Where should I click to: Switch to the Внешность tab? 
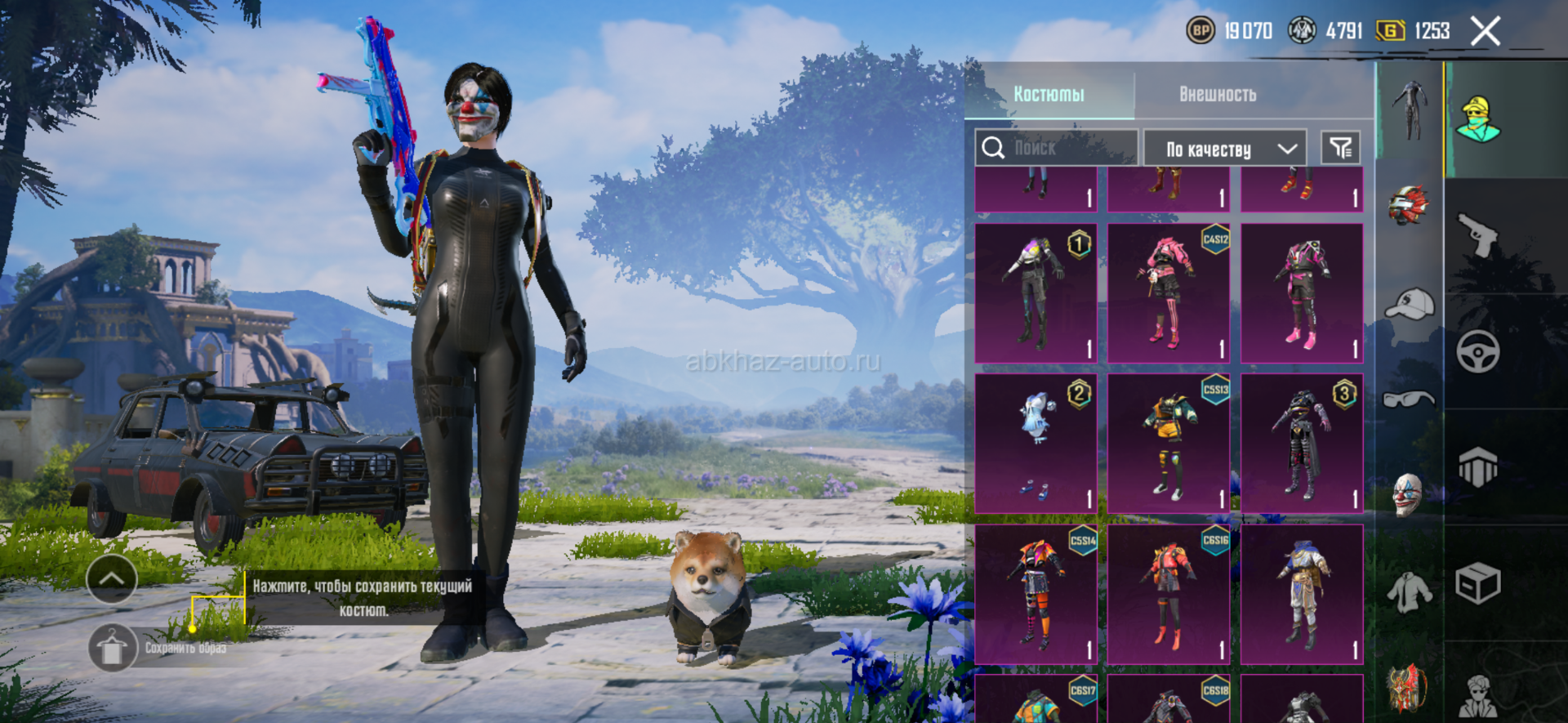(1217, 94)
